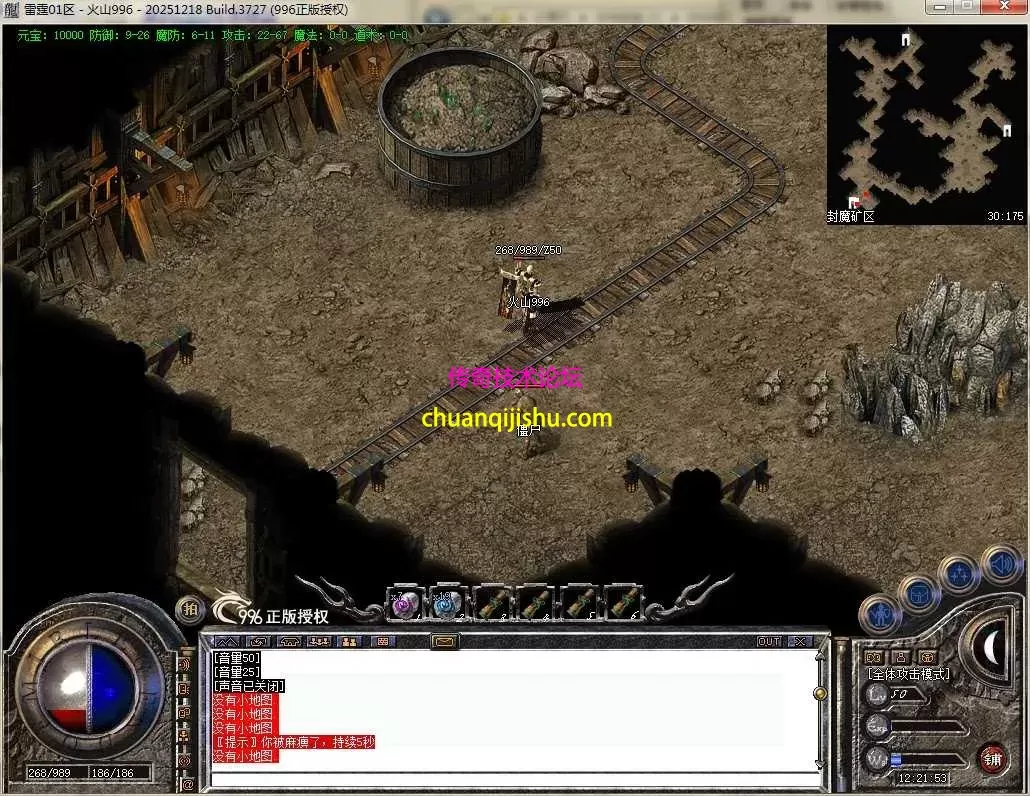This screenshot has width=1030, height=796.
Task: Open the skills round button with stars
Action: (959, 575)
